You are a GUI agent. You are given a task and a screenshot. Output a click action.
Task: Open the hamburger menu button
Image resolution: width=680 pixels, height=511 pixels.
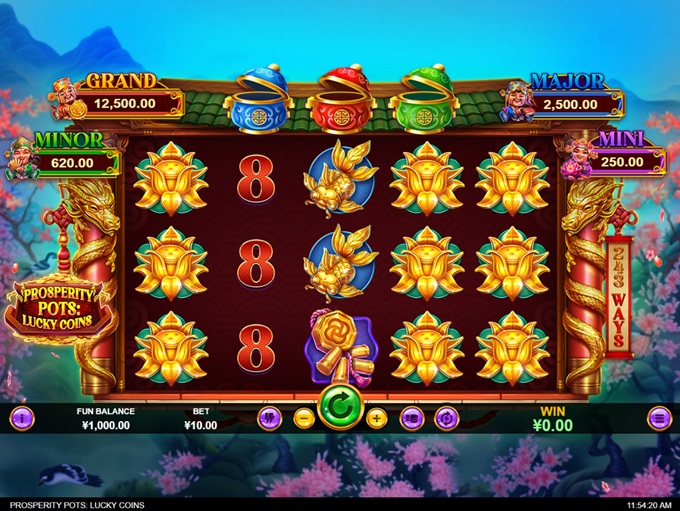(657, 418)
